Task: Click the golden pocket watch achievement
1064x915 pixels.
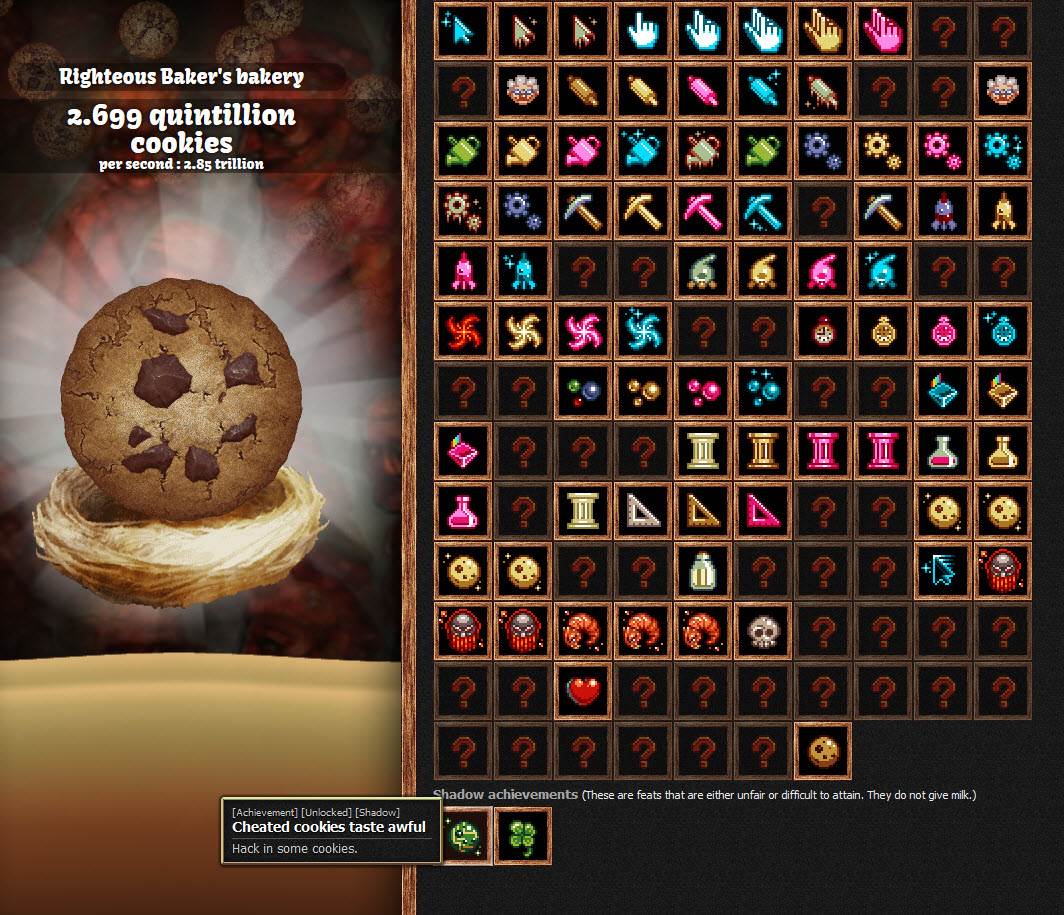Action: click(x=883, y=332)
